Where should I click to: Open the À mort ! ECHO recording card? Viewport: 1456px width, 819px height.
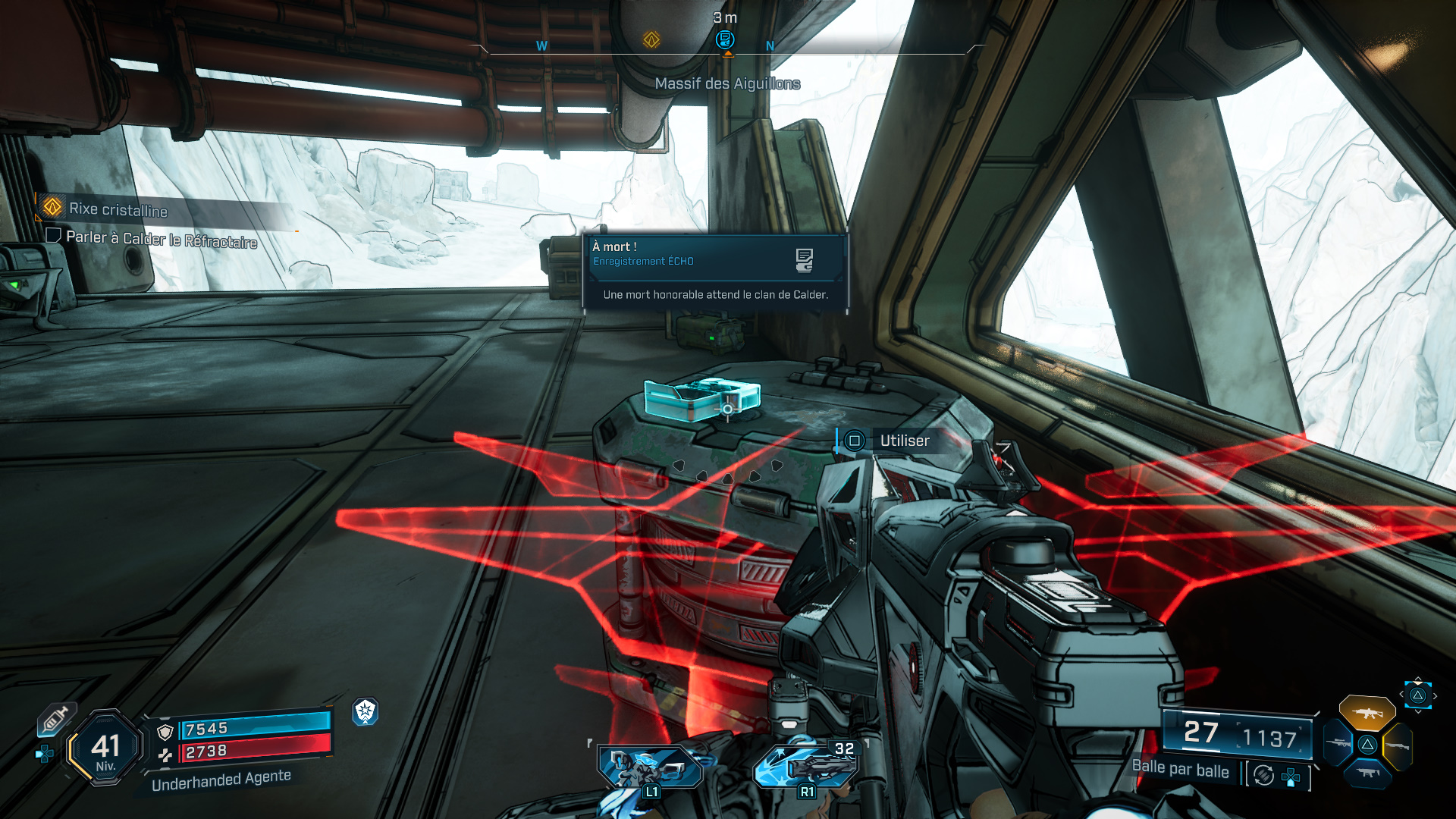[714, 271]
